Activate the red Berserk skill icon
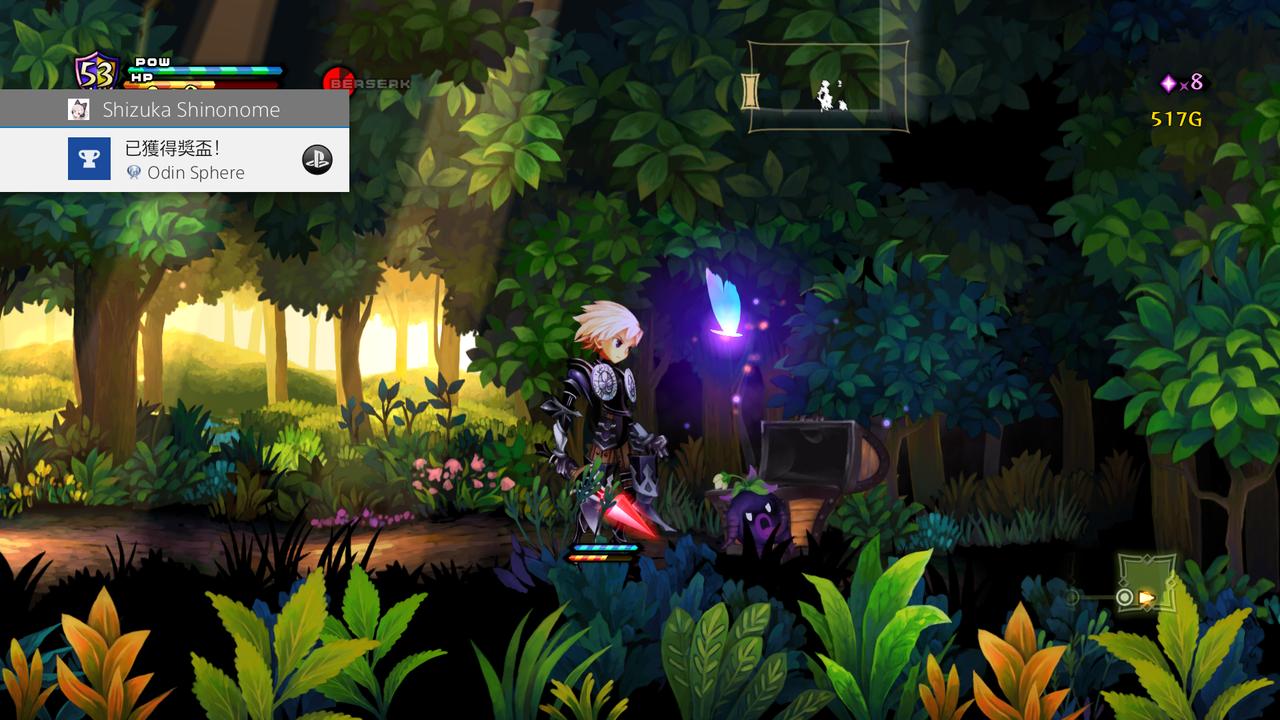1280x720 pixels. point(339,82)
